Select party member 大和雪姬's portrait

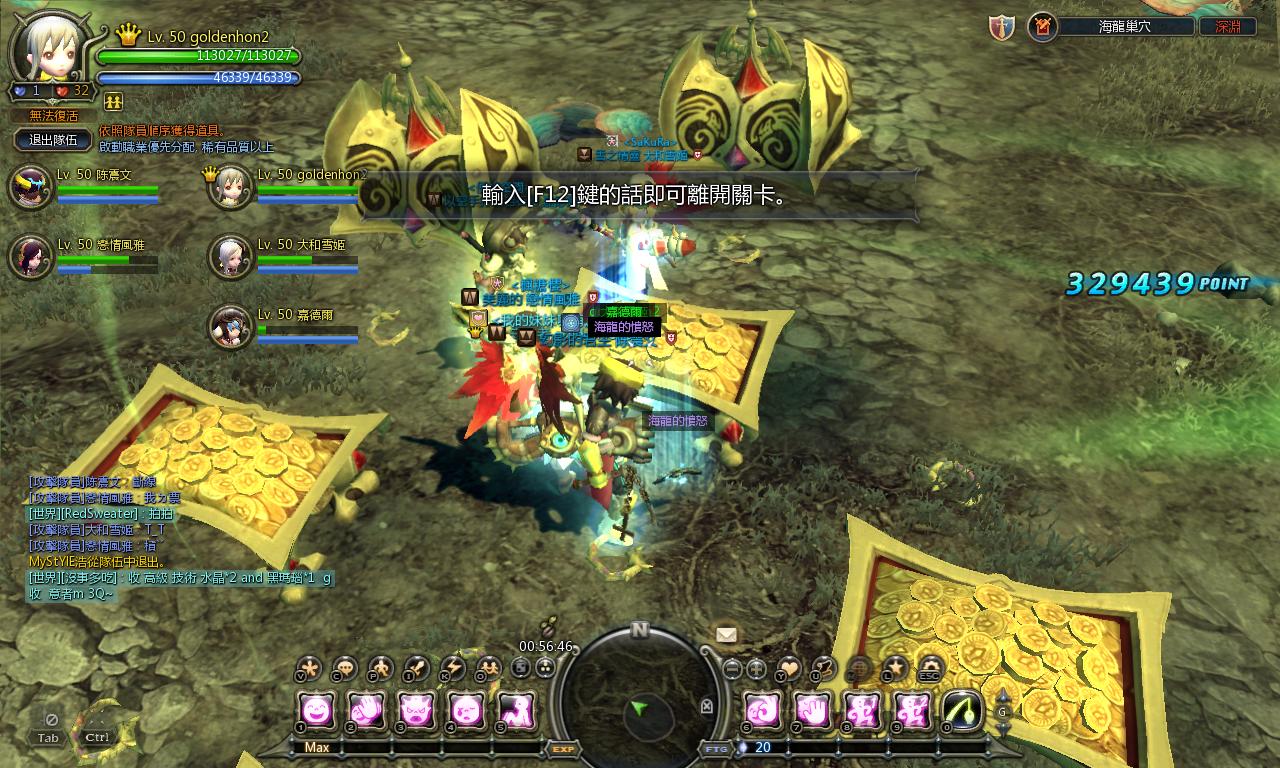[230, 257]
